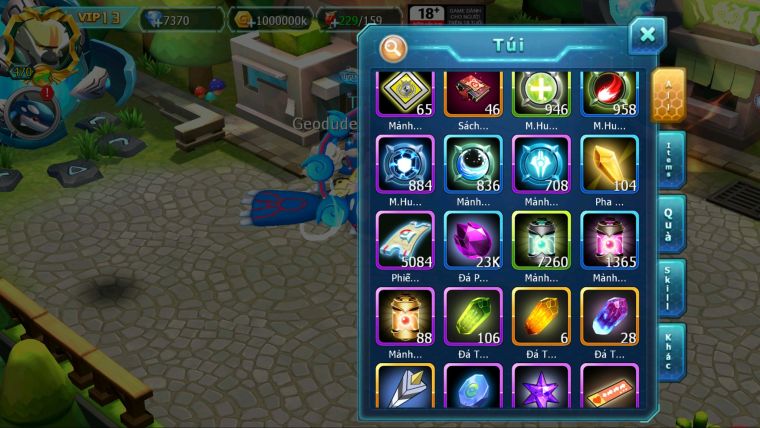Switch to the Quà tab

[x=671, y=224]
